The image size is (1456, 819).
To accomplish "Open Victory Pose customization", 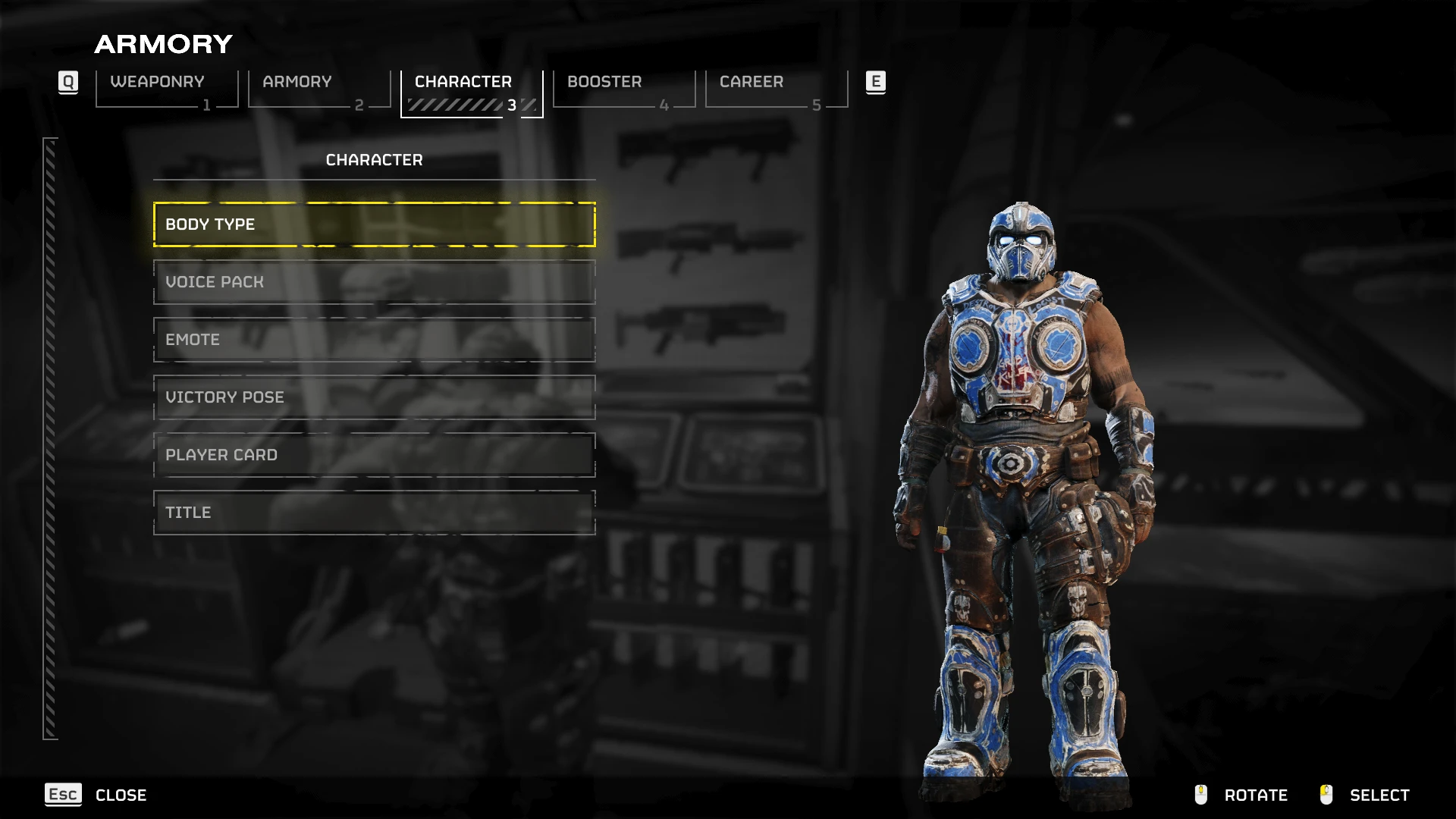I will point(374,397).
